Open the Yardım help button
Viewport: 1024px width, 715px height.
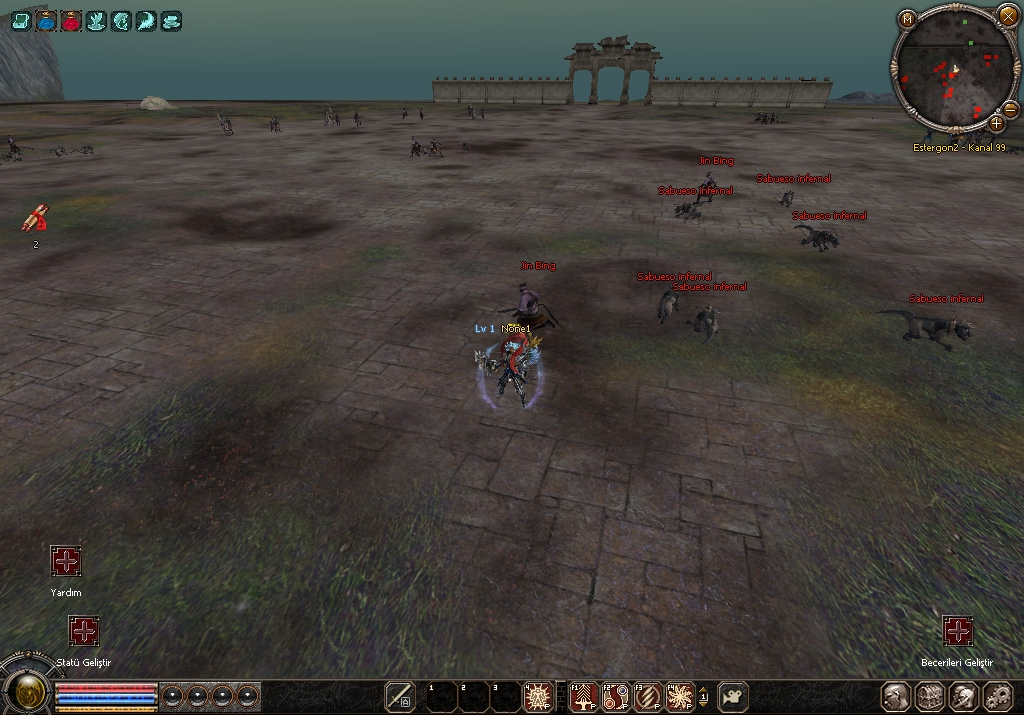point(66,560)
